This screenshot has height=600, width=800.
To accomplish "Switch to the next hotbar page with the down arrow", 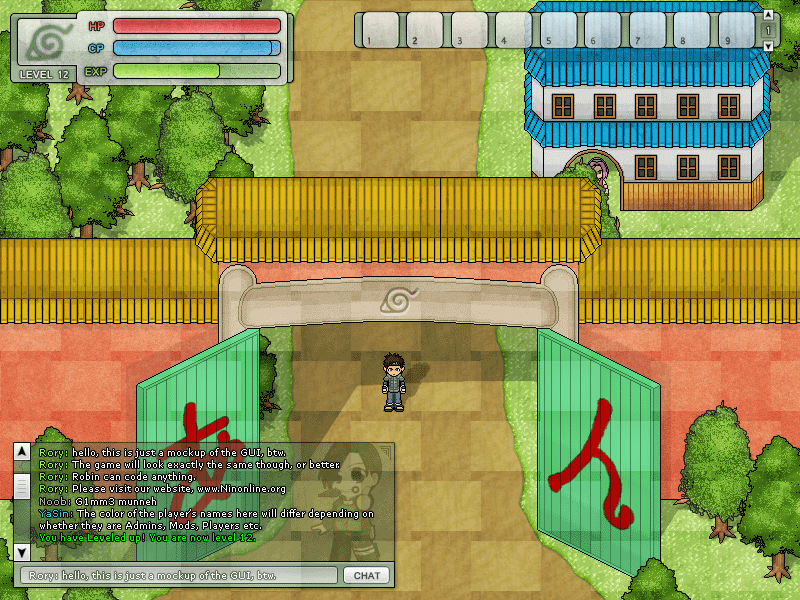I will point(767,45).
